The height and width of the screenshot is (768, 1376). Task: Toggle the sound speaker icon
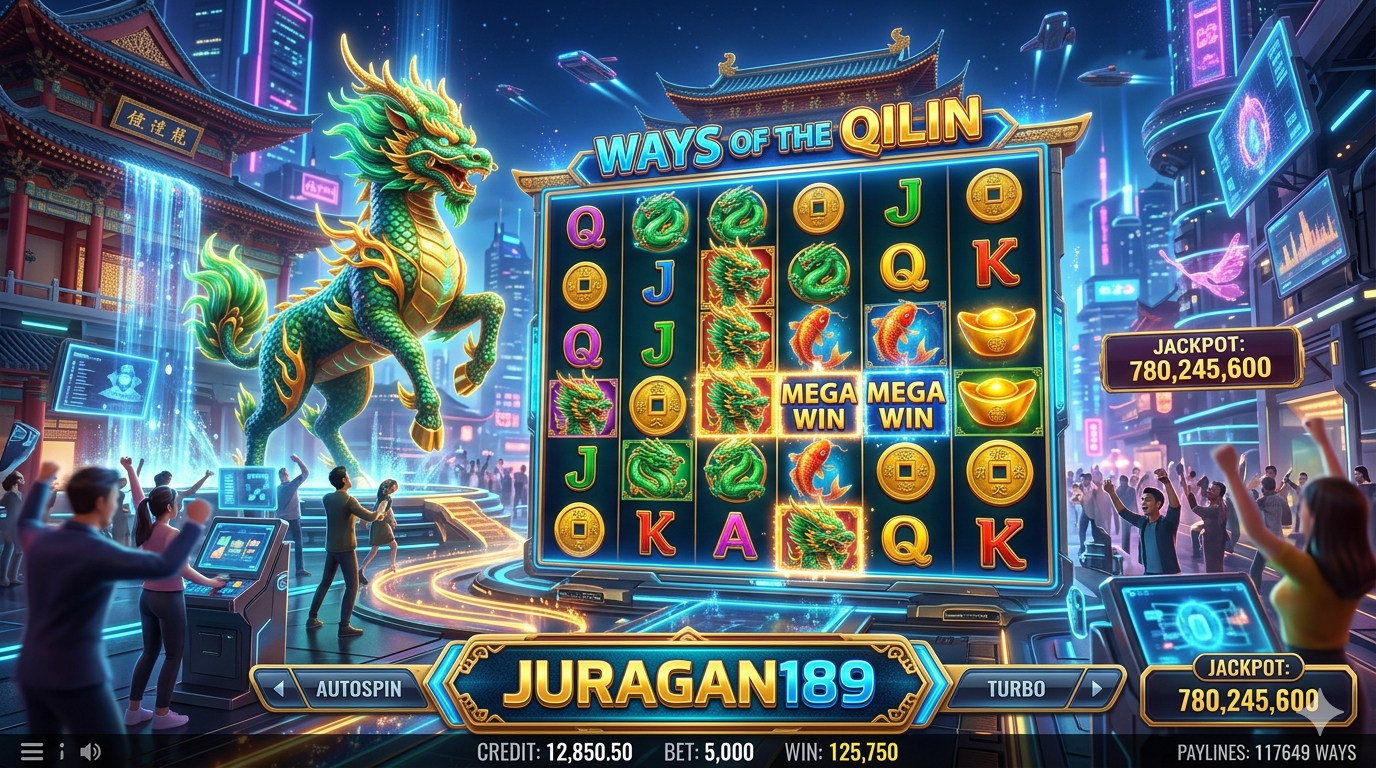(90, 752)
